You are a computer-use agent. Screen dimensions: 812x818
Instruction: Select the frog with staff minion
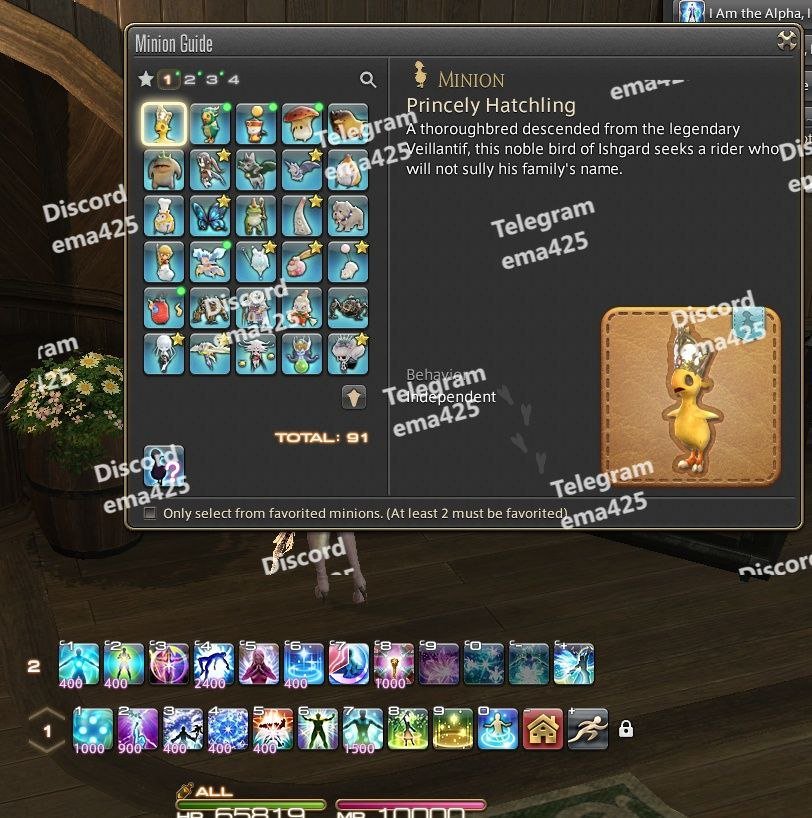(x=256, y=215)
